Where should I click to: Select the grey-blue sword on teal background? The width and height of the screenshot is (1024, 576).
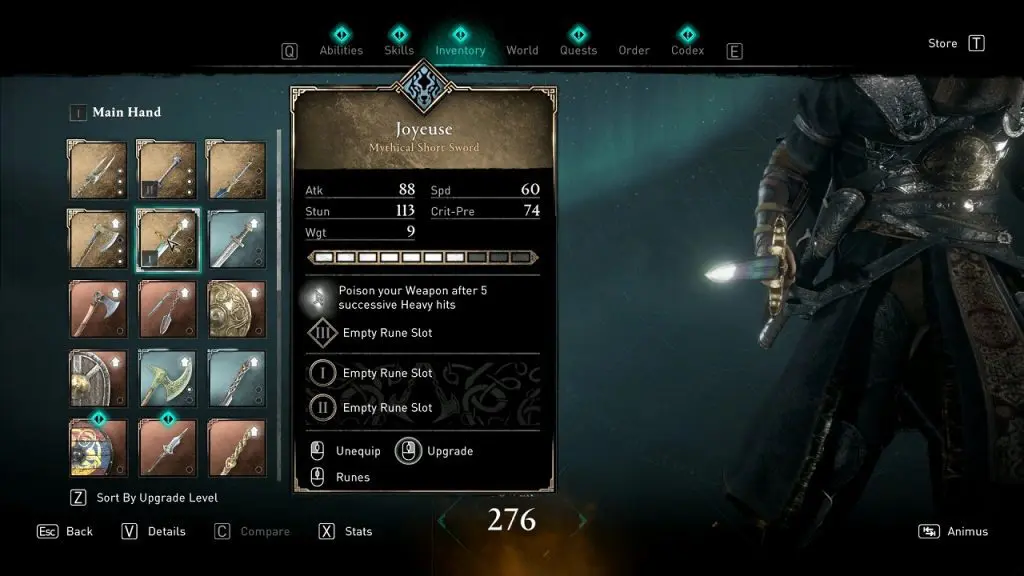237,240
